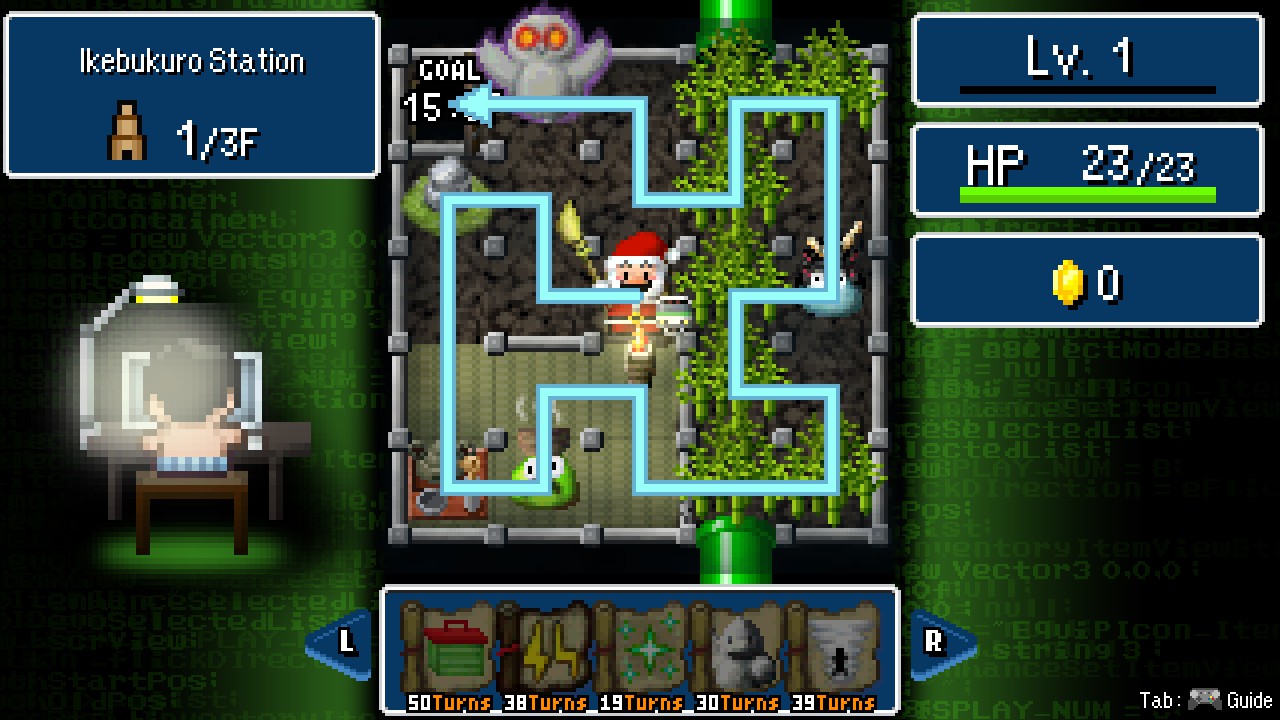Image resolution: width=1280 pixels, height=720 pixels.
Task: Click the 19 Turns label
Action: coord(642,702)
